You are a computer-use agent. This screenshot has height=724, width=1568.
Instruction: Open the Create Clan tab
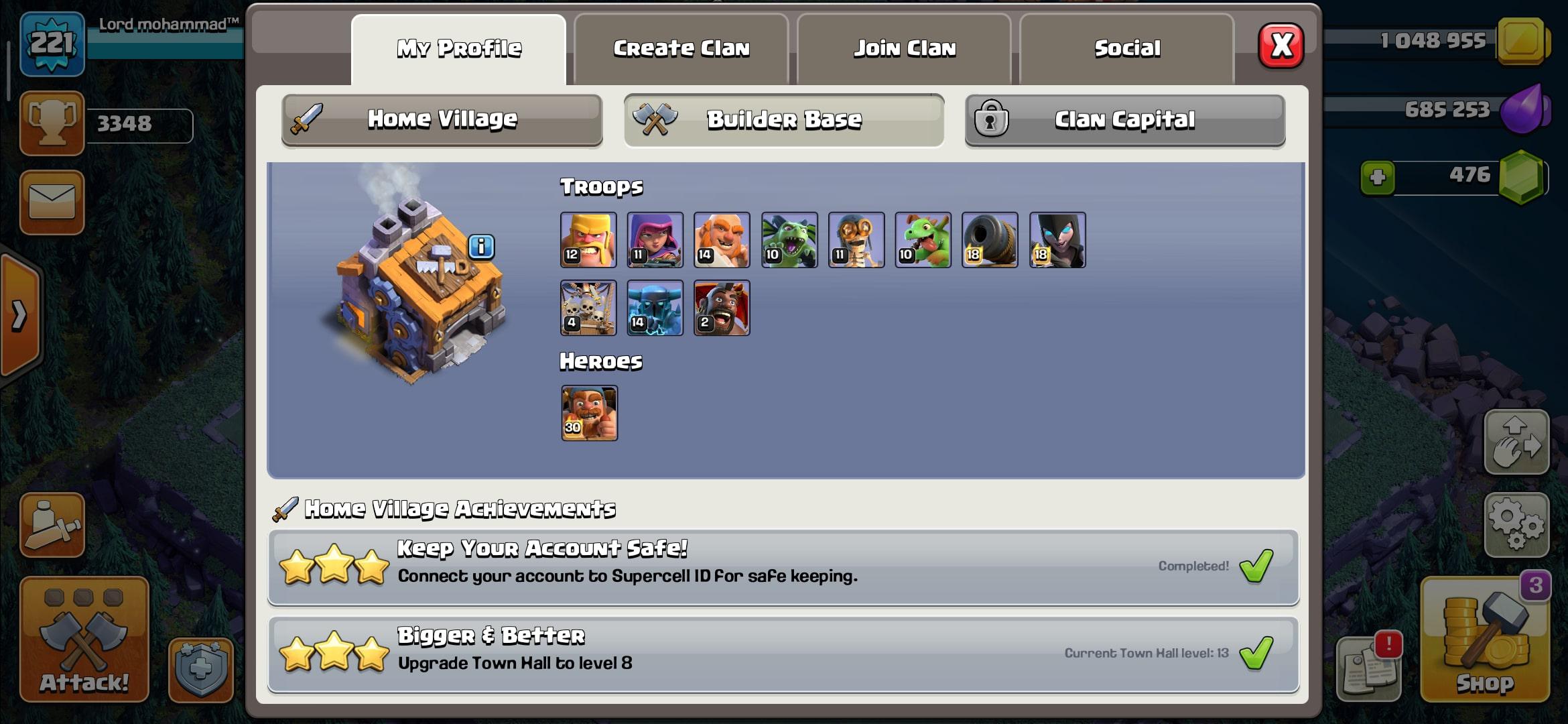681,49
